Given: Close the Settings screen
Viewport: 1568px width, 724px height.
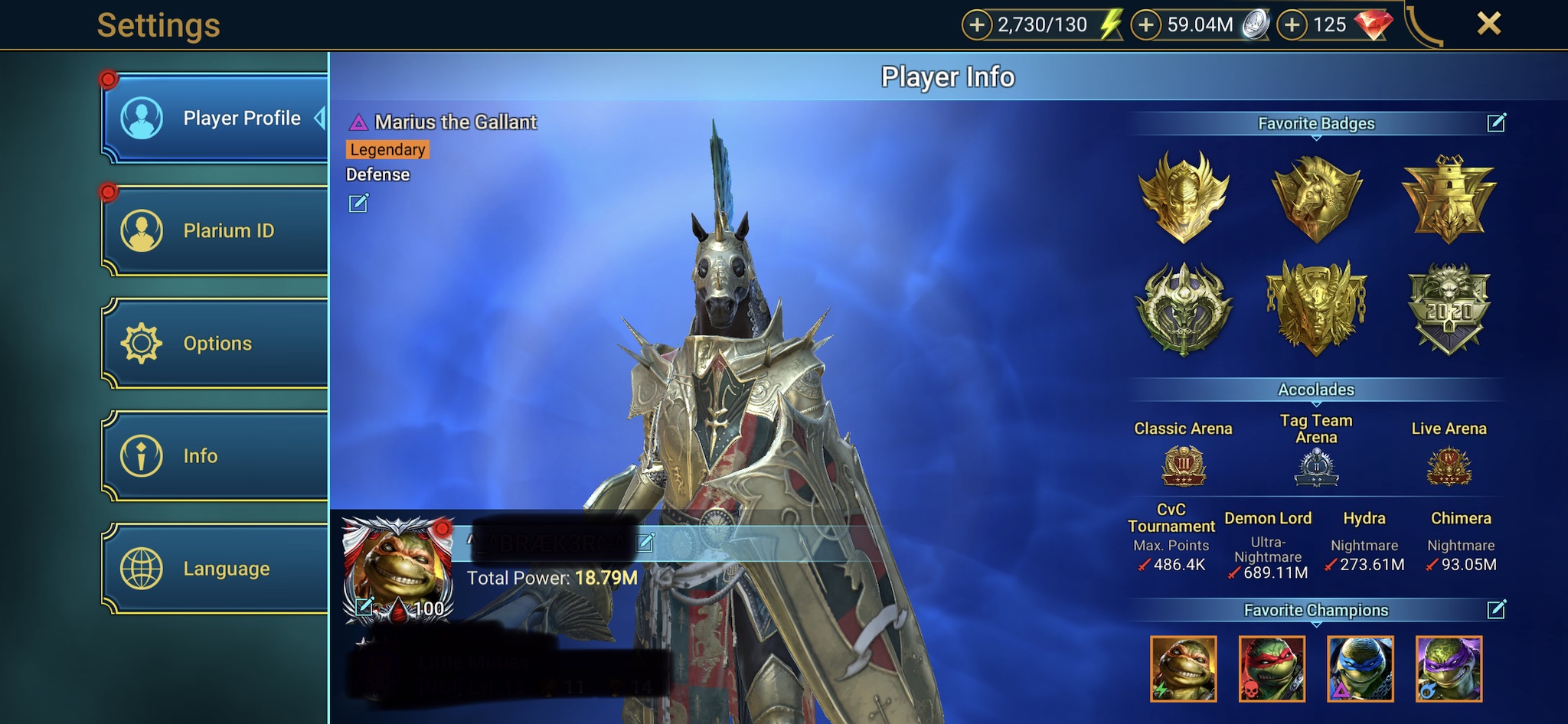Looking at the screenshot, I should [1488, 24].
